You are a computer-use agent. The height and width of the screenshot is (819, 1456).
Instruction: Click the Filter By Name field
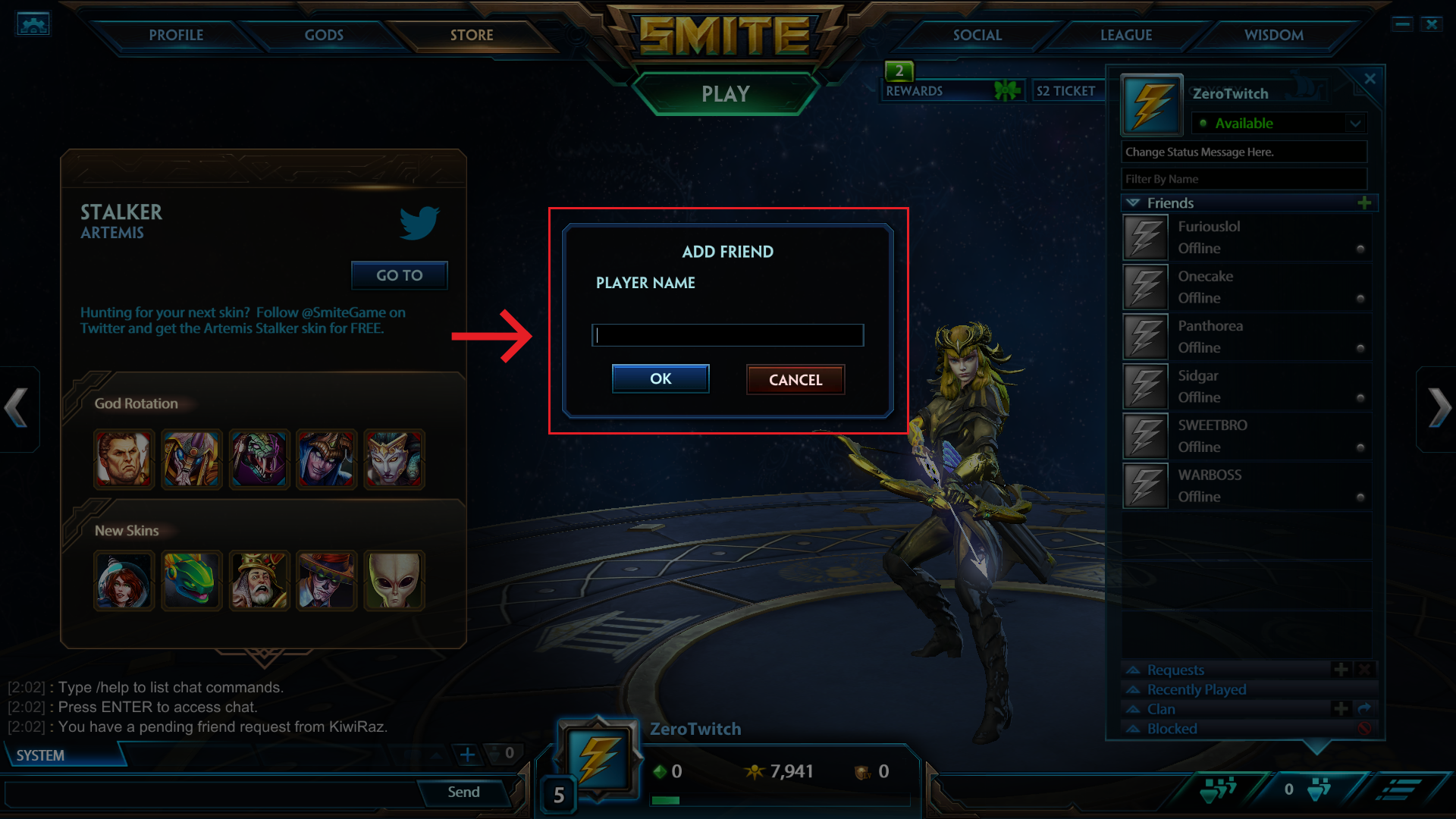point(1244,179)
